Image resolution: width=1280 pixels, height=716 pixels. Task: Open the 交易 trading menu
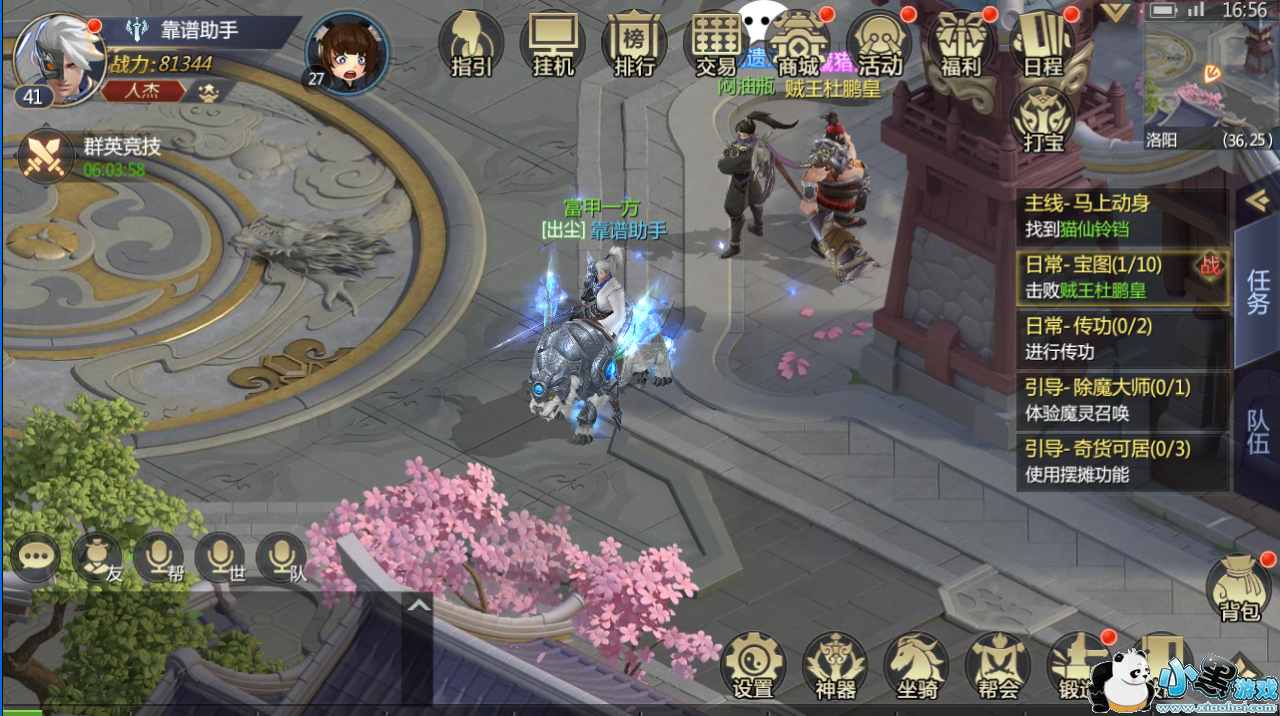click(x=716, y=44)
